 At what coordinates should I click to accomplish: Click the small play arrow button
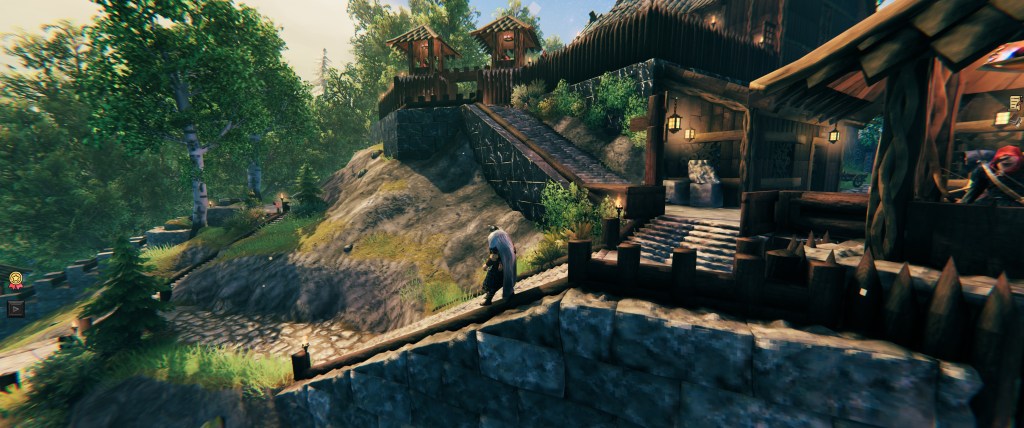[x=15, y=308]
